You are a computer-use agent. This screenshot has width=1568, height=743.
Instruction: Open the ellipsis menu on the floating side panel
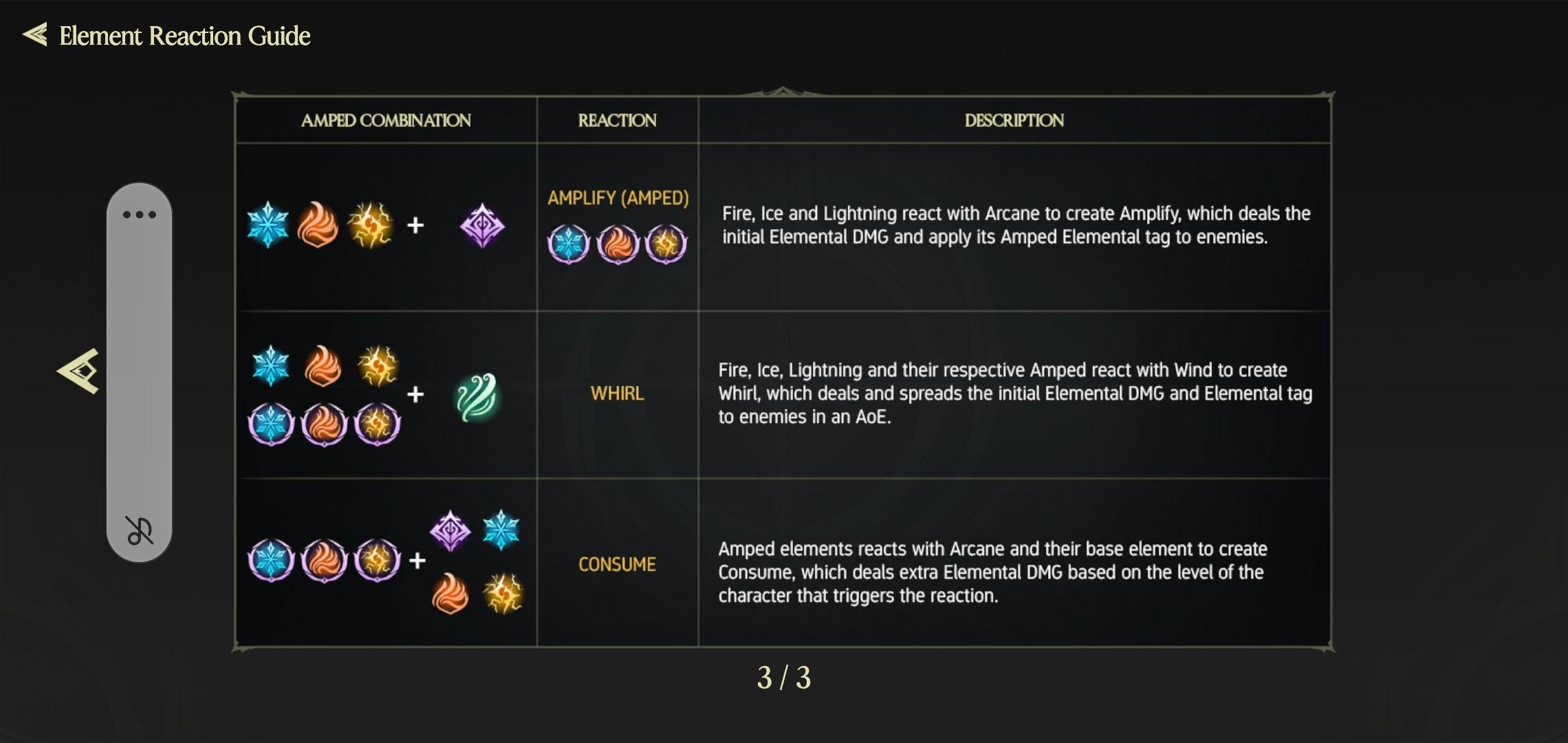coord(140,213)
